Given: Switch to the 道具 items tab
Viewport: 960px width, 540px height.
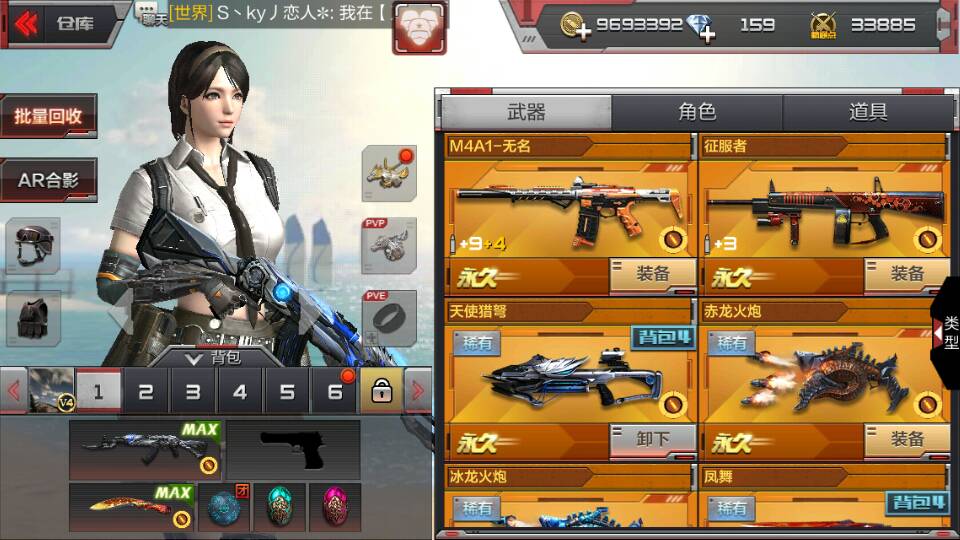Looking at the screenshot, I should click(x=867, y=112).
